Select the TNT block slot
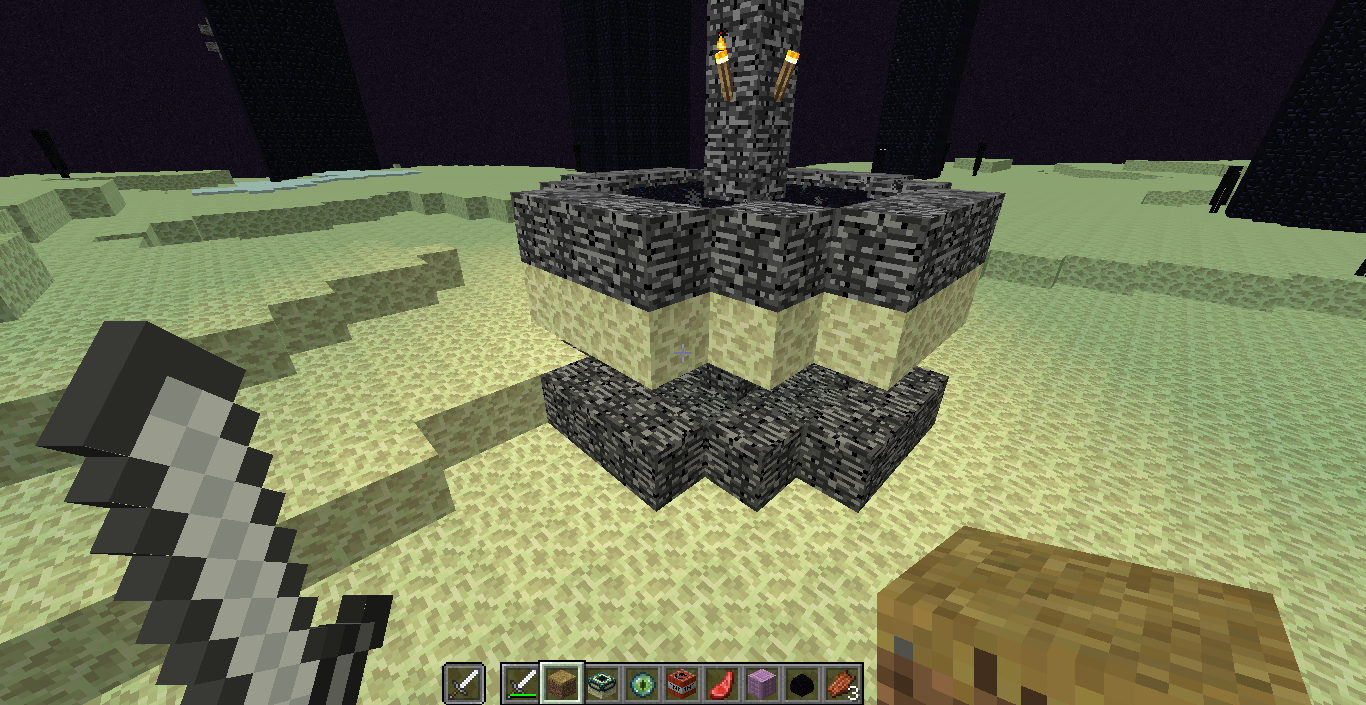 [x=682, y=684]
